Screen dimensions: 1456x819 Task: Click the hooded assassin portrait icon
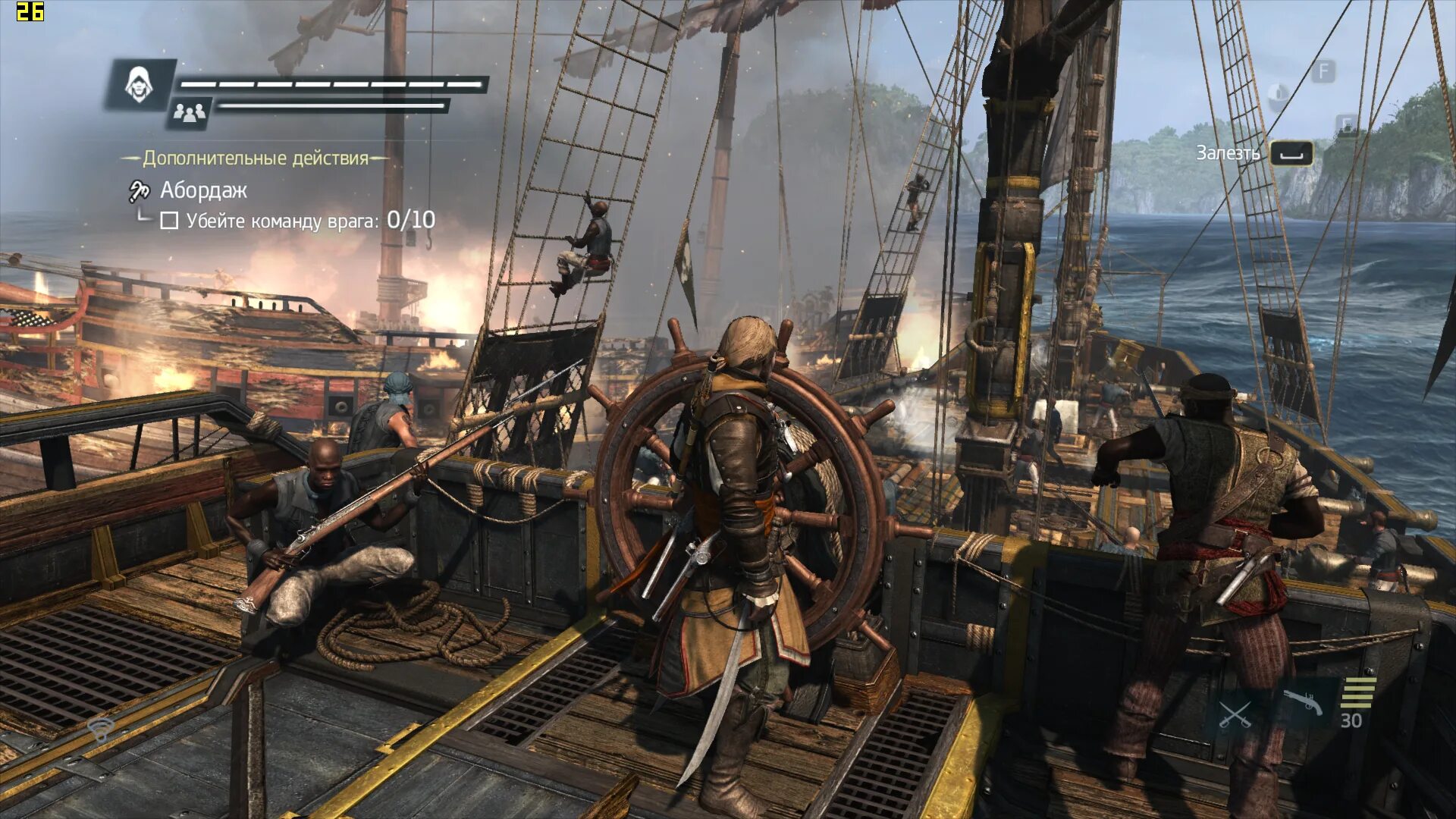pyautogui.click(x=139, y=83)
